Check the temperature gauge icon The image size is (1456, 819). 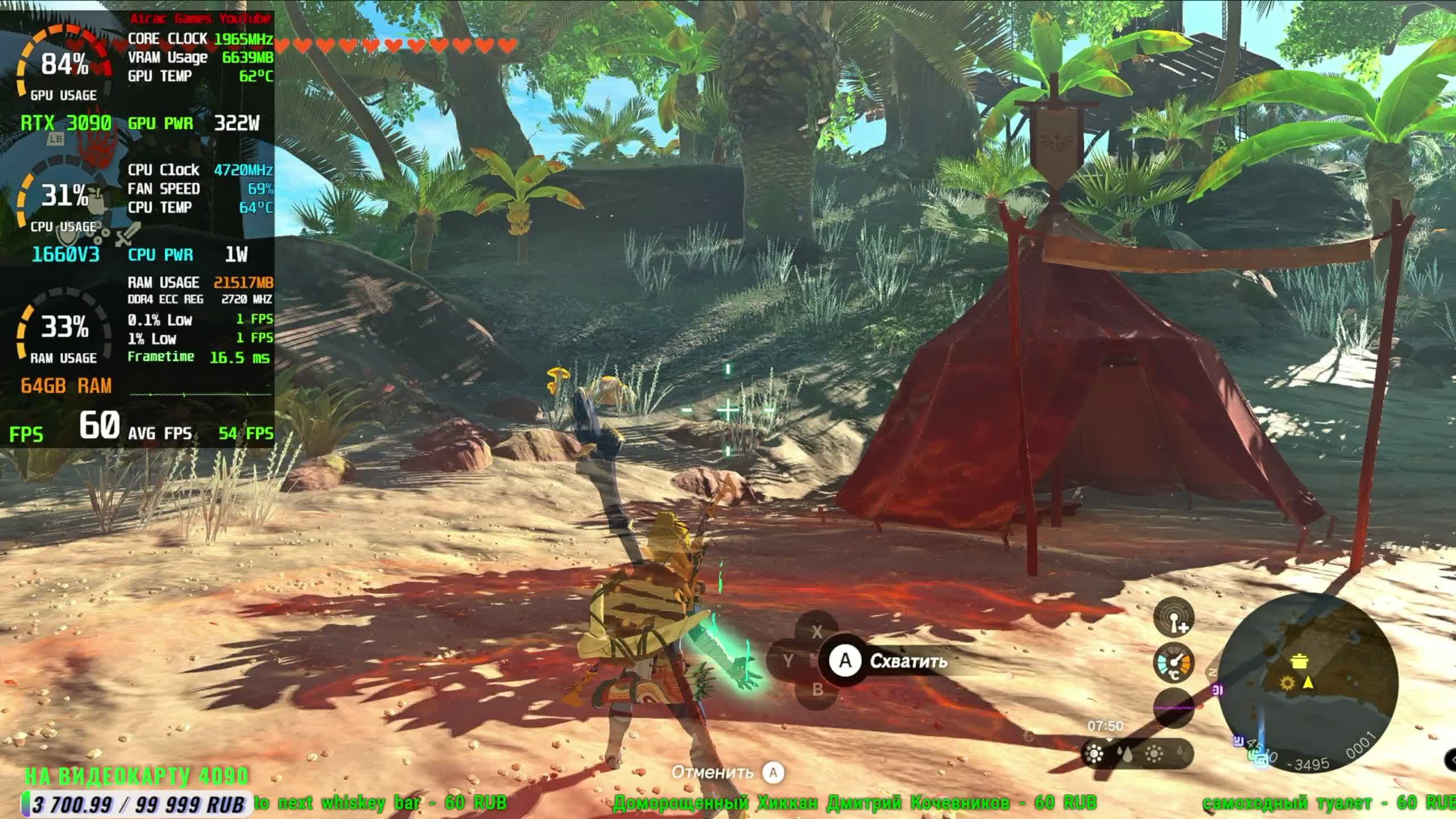[x=1173, y=663]
